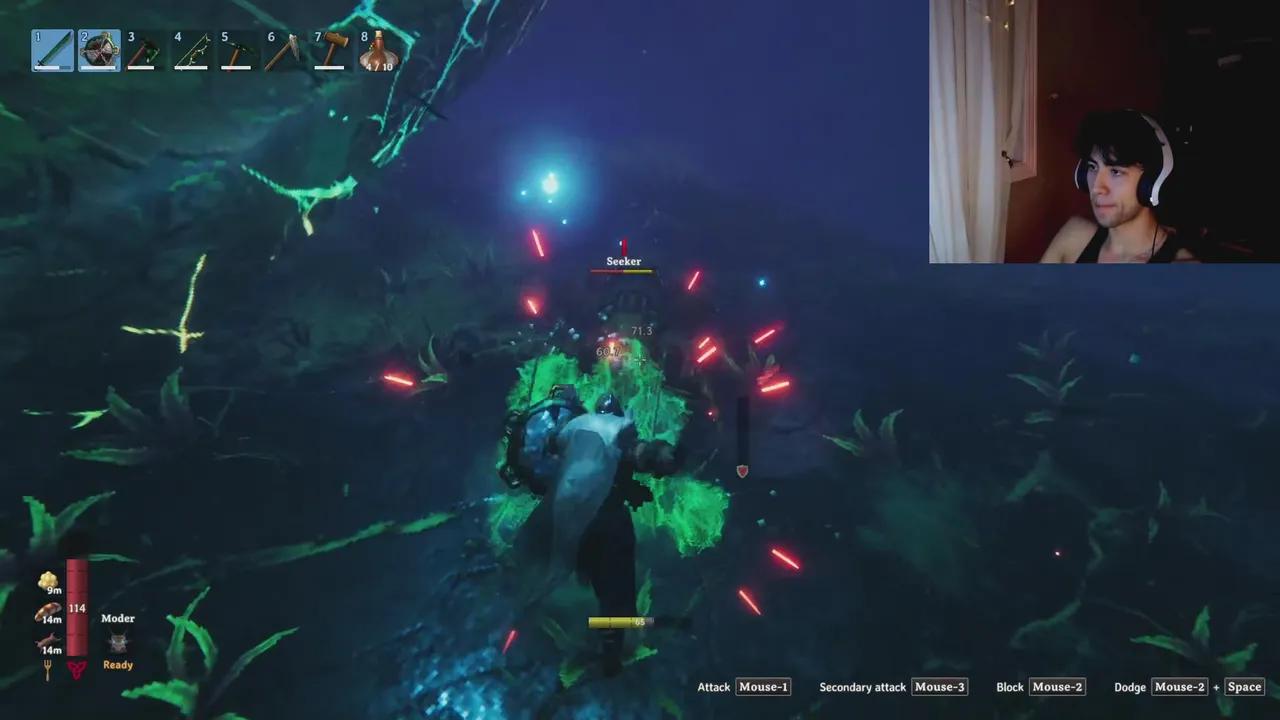Image resolution: width=1280 pixels, height=720 pixels.
Task: Click the honey food buff icon
Action: click(x=48, y=578)
